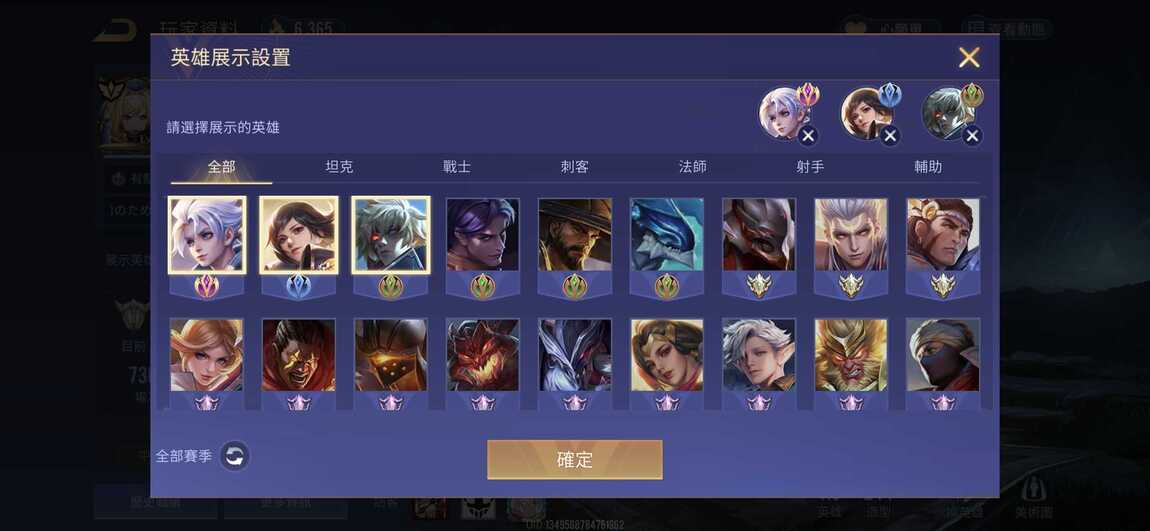Close the 英雄展示設置 dialog
The image size is (1150, 531).
tap(968, 57)
